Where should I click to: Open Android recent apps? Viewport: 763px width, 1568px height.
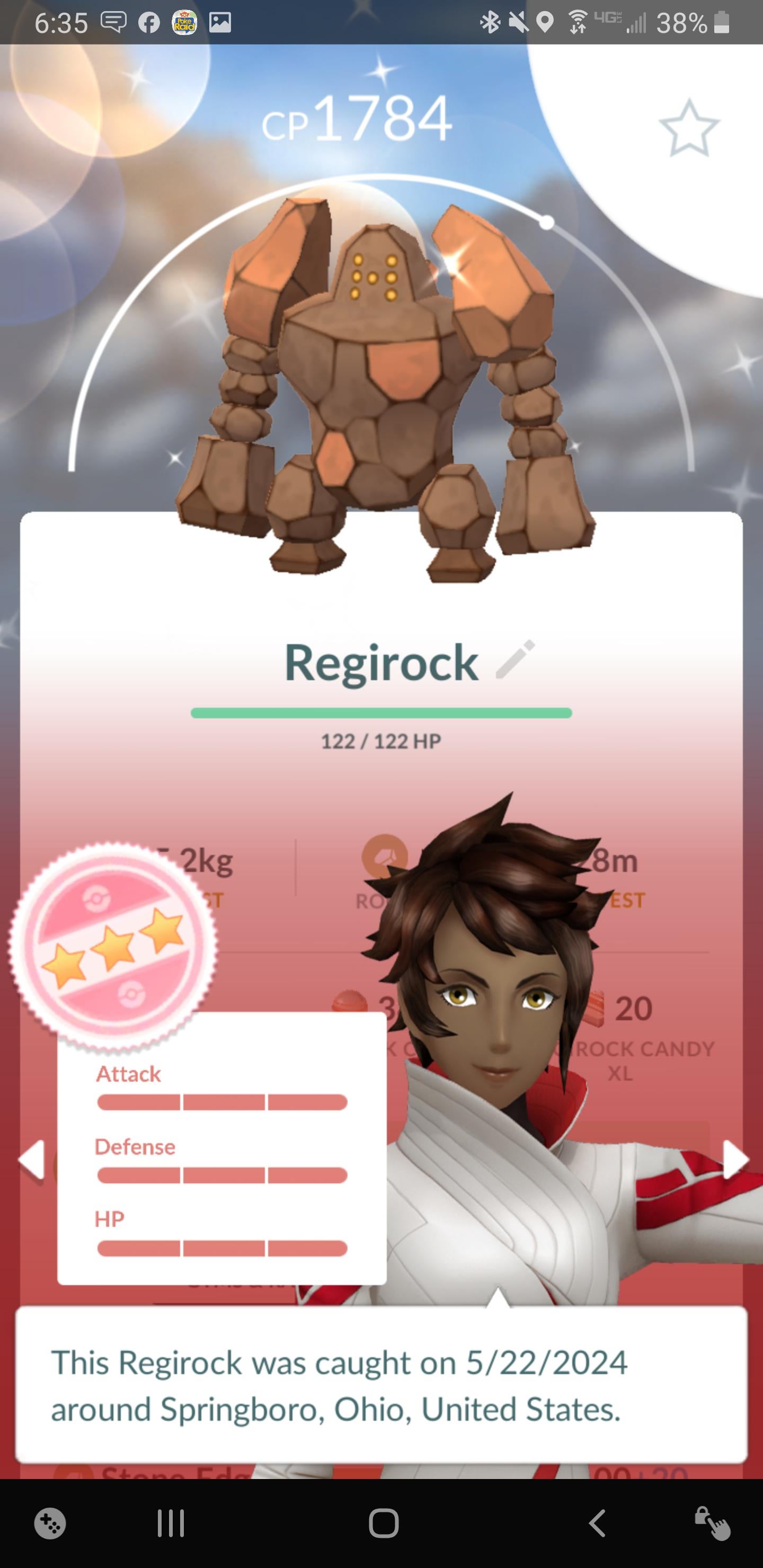coord(171,1524)
